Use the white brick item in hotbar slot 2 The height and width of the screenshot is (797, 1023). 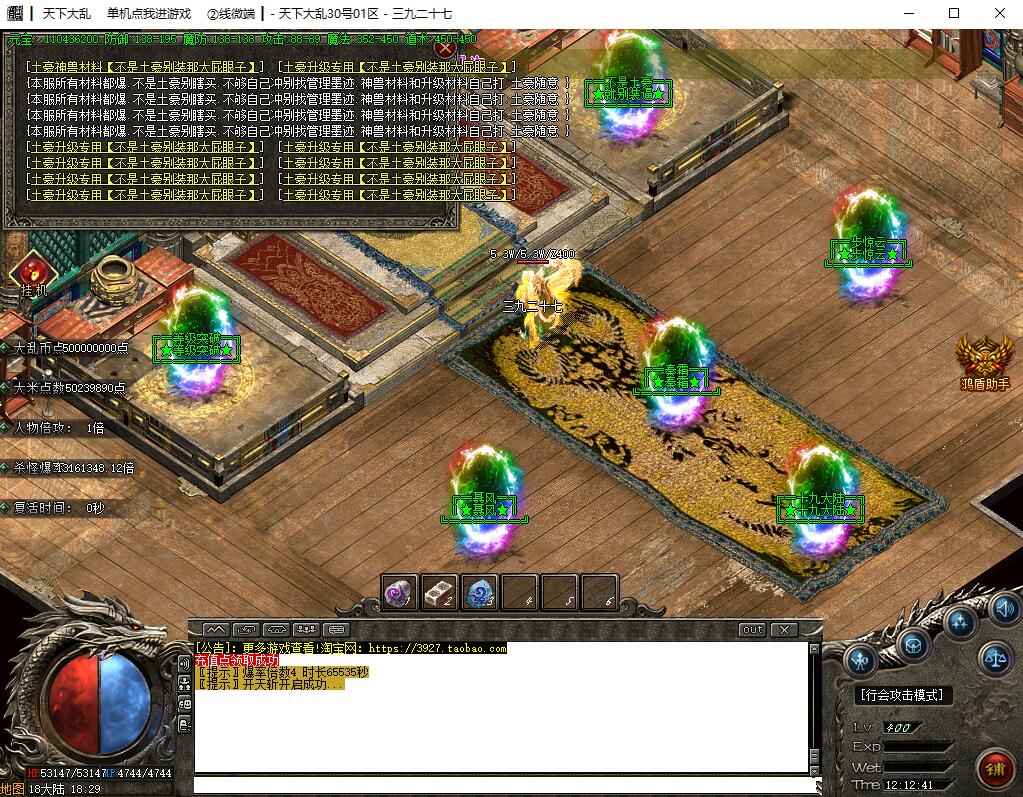[x=440, y=593]
